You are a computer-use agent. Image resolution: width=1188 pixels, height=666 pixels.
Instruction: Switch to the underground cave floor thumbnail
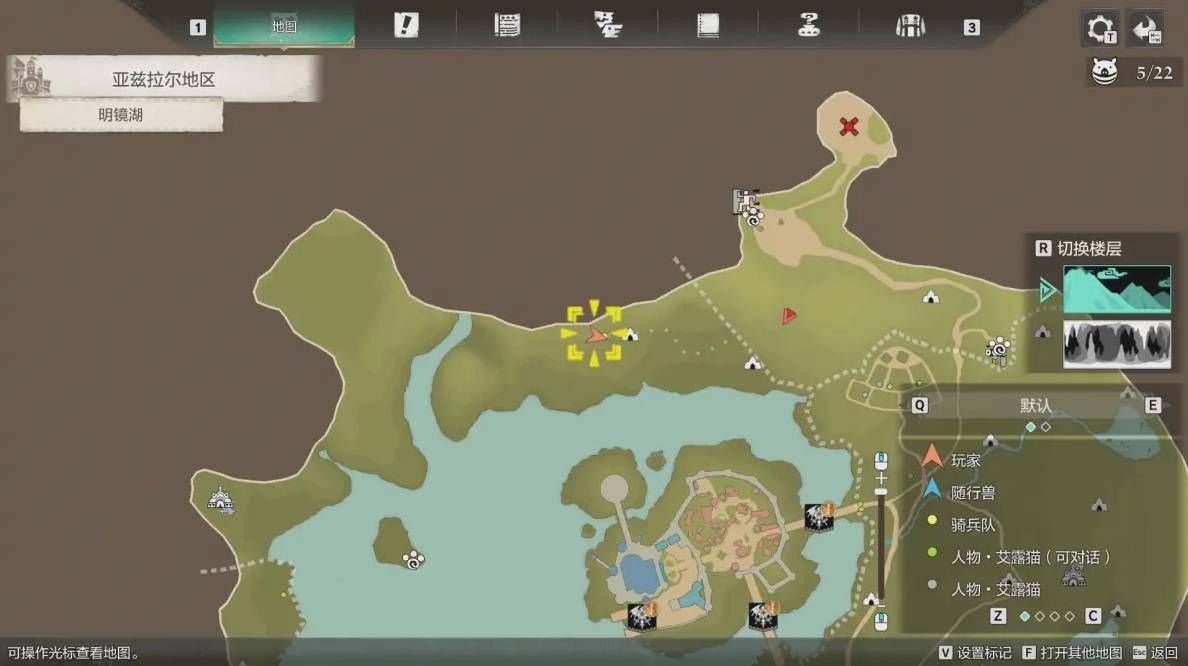1116,344
